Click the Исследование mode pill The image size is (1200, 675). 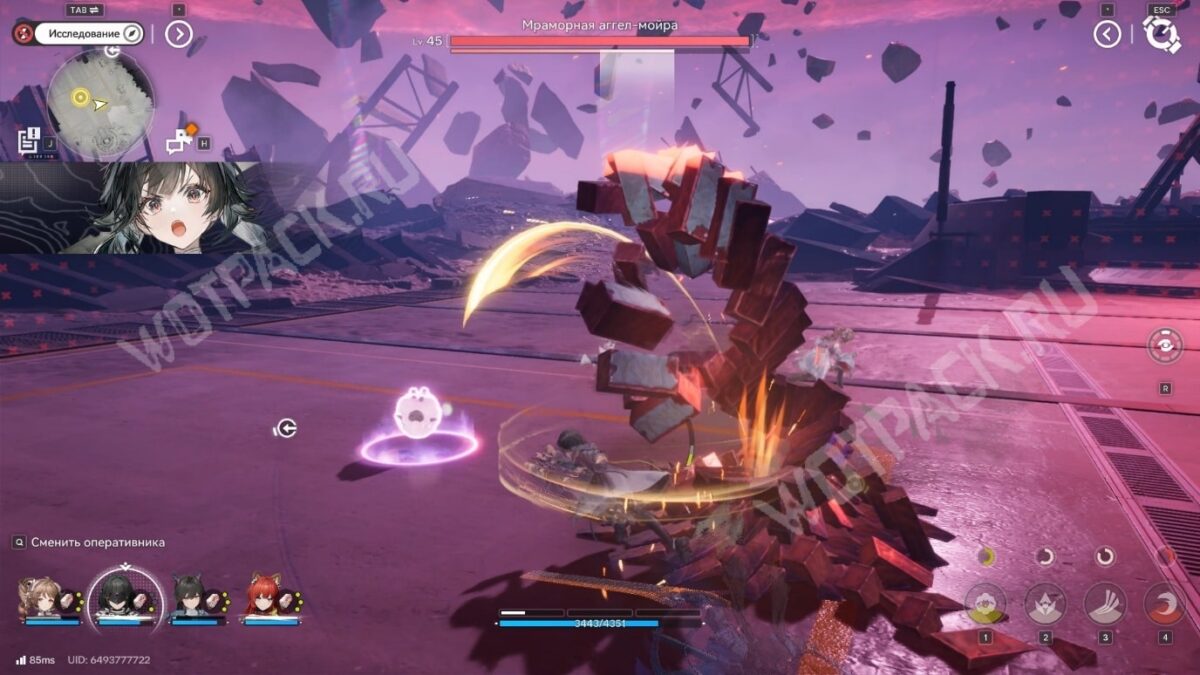[92, 34]
